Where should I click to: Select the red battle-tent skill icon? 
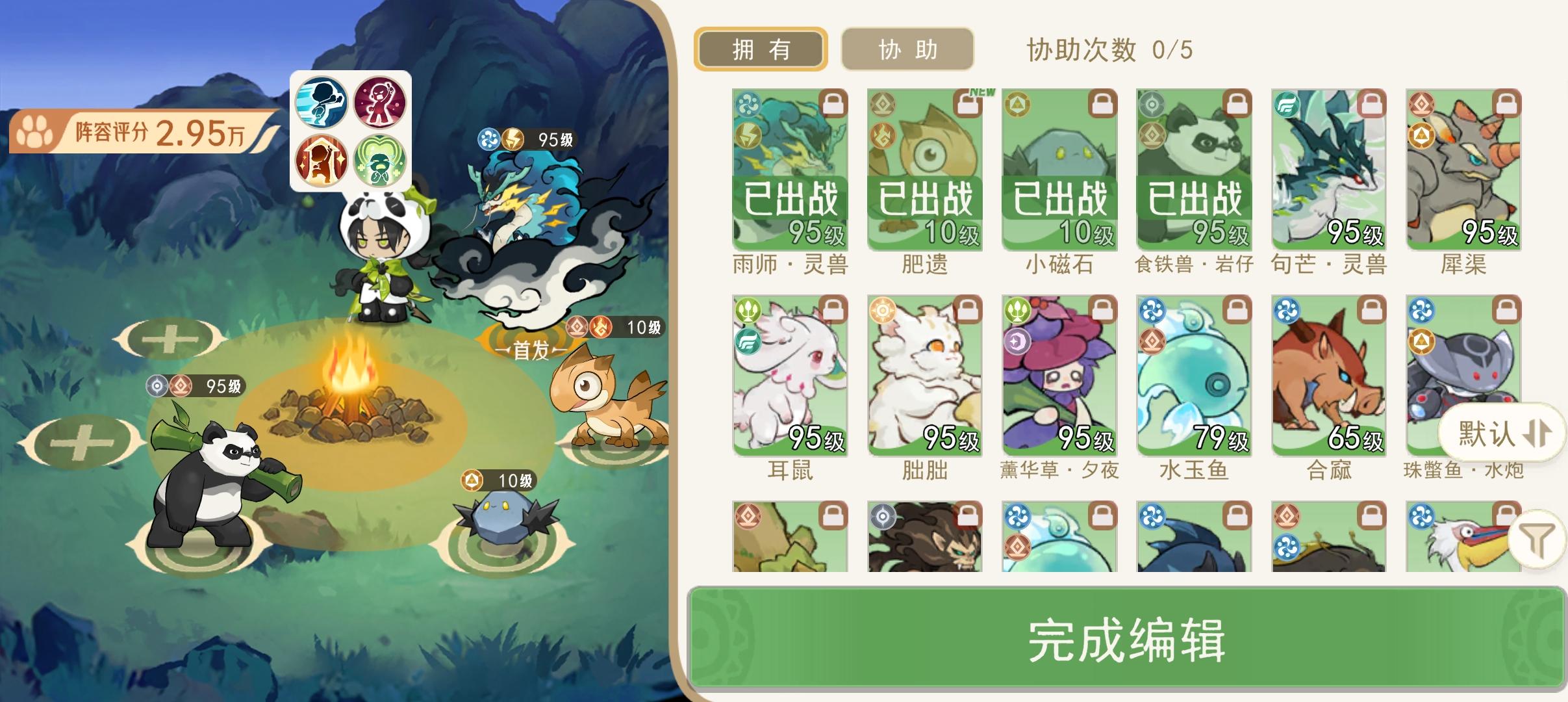coord(323,159)
